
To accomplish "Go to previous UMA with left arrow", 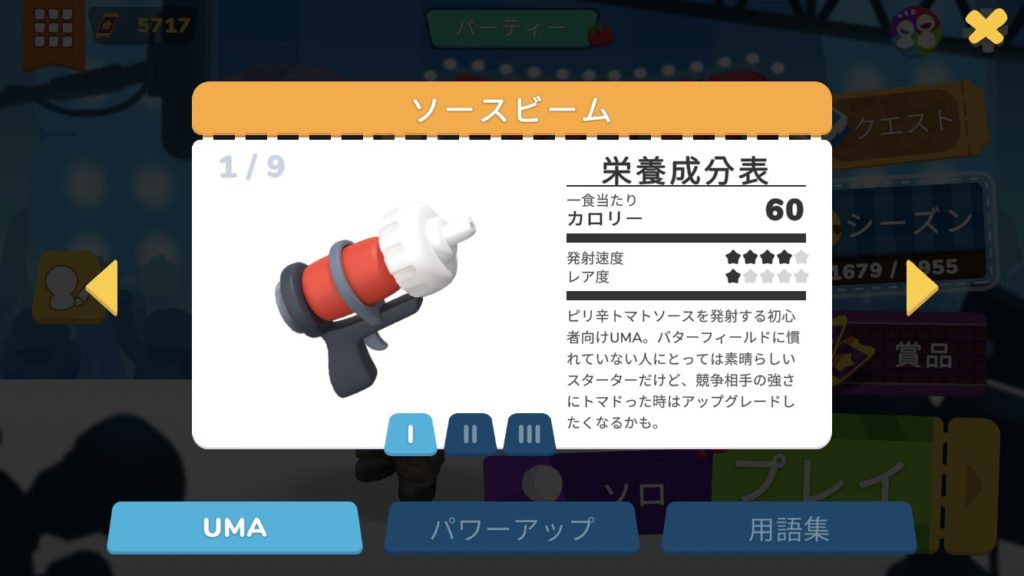I will (102, 288).
